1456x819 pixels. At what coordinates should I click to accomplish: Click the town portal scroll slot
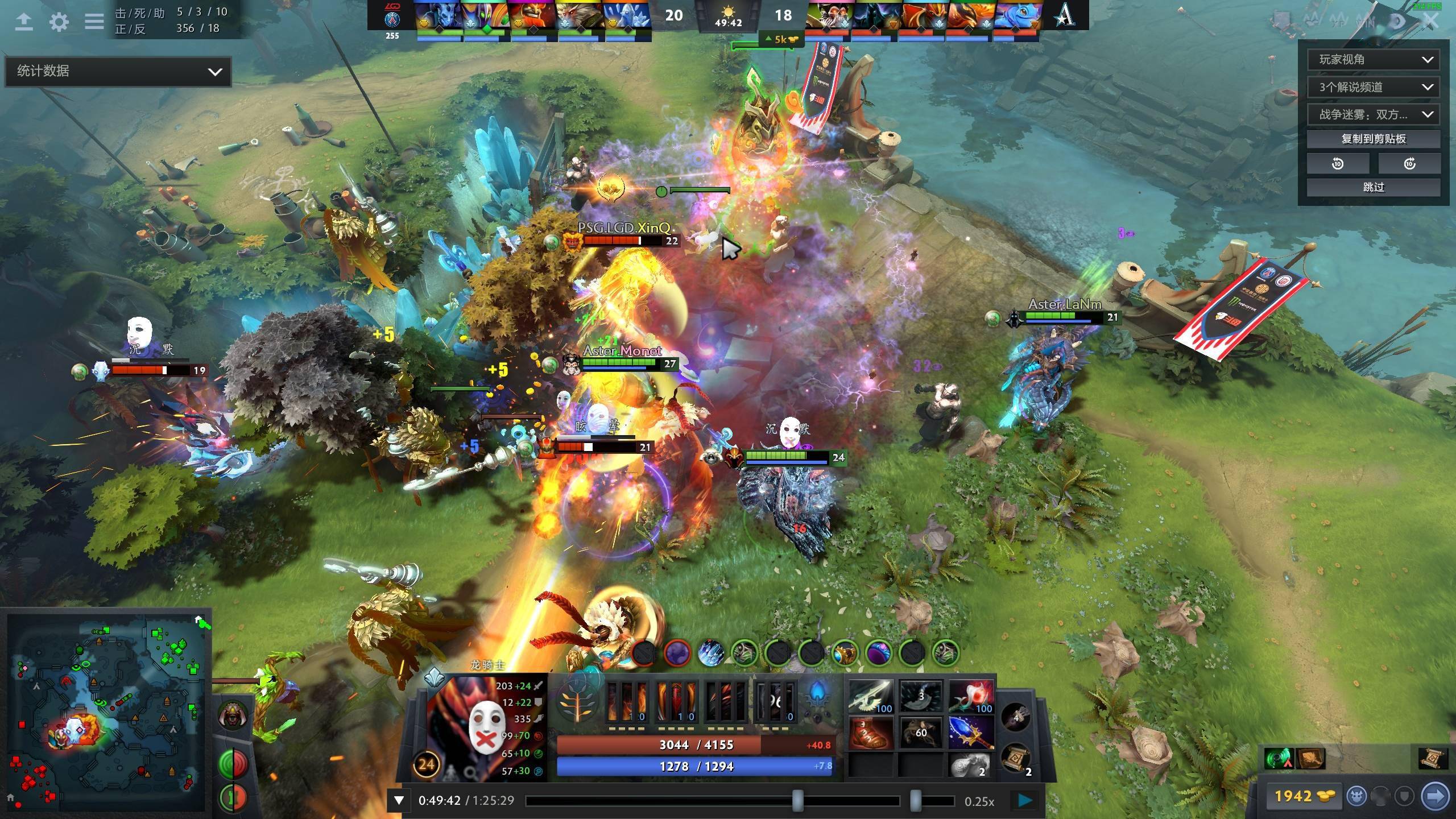[x=1016, y=759]
